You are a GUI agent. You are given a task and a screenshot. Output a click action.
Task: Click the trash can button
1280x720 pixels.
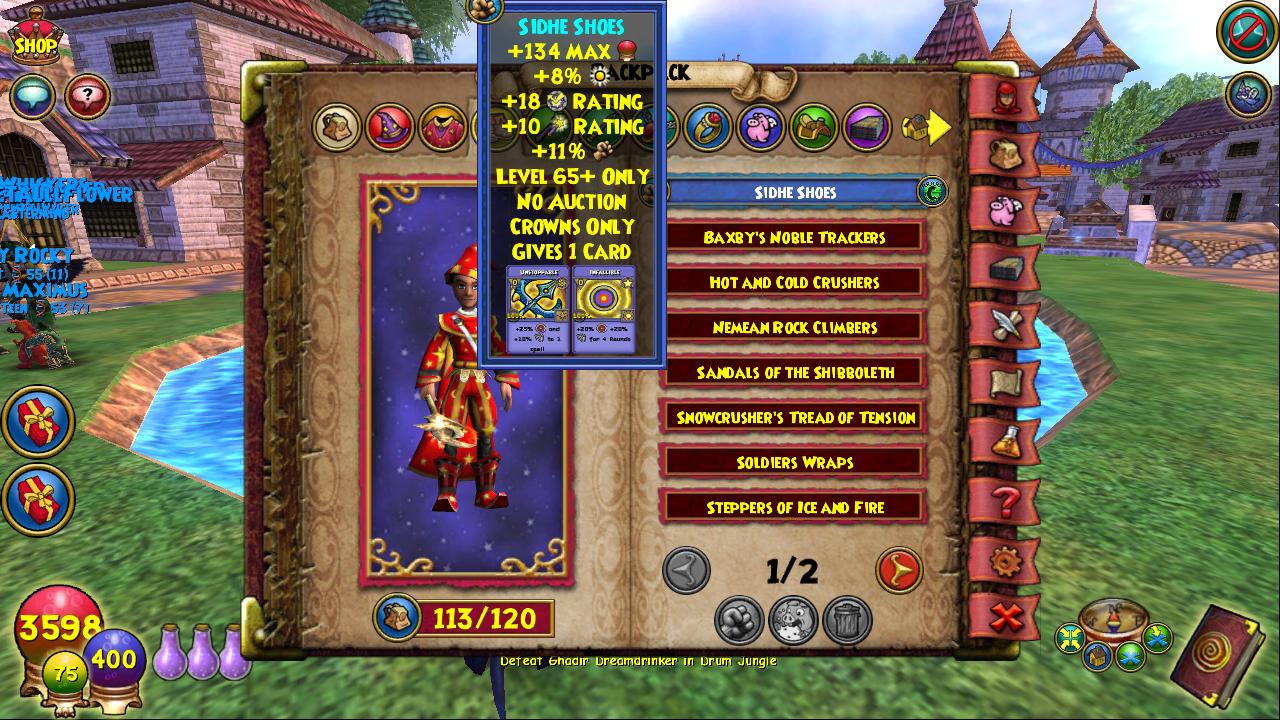(847, 621)
